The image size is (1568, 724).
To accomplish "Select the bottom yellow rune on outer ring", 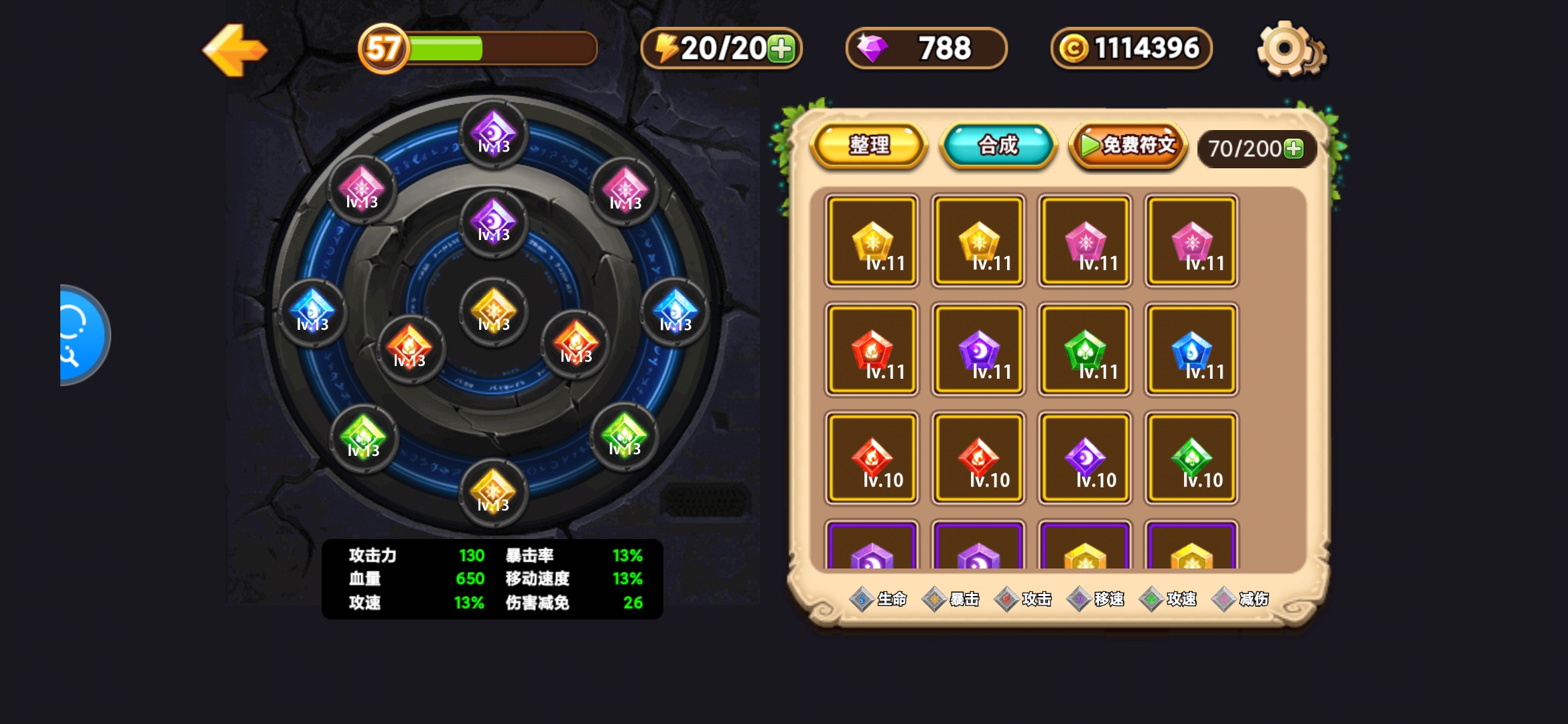I will (x=494, y=492).
